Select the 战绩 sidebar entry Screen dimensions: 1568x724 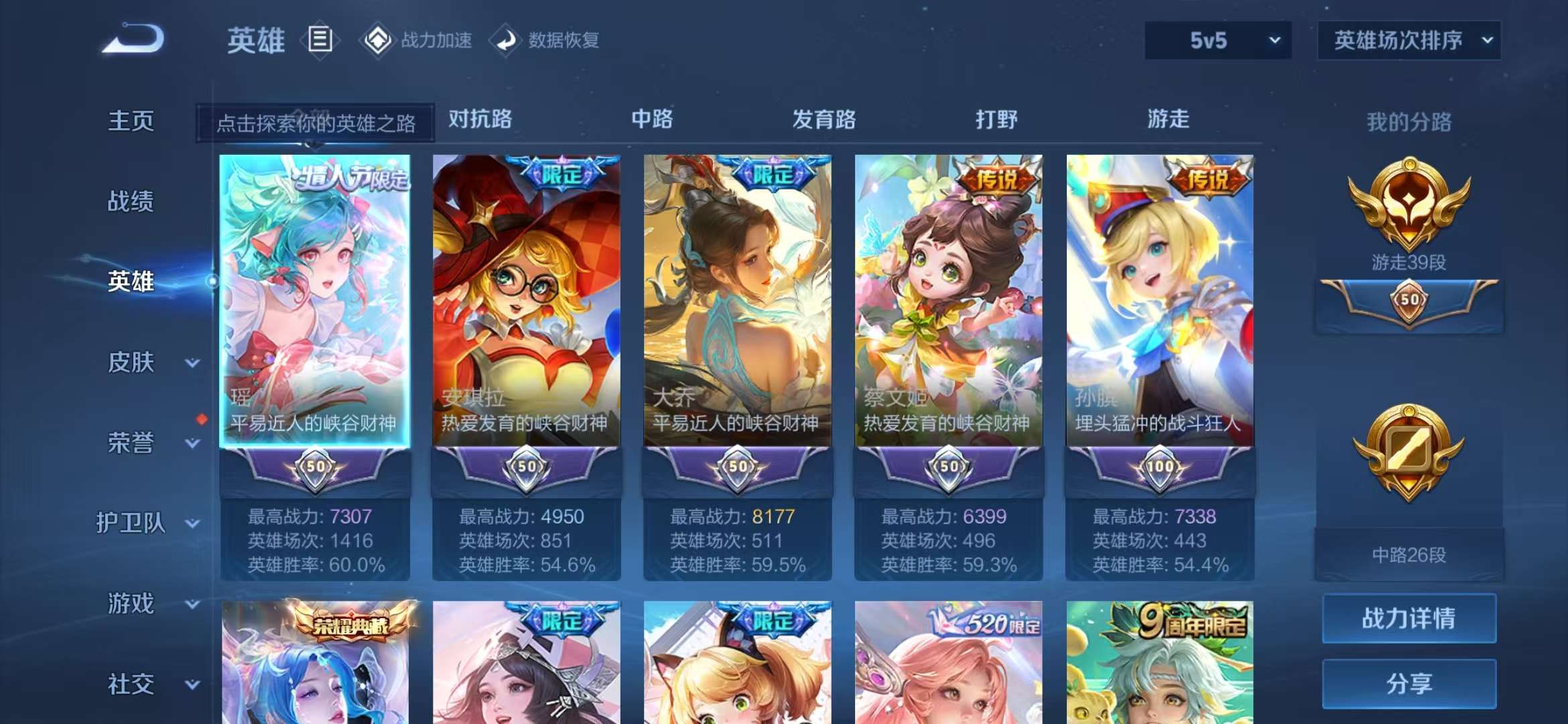coord(131,202)
